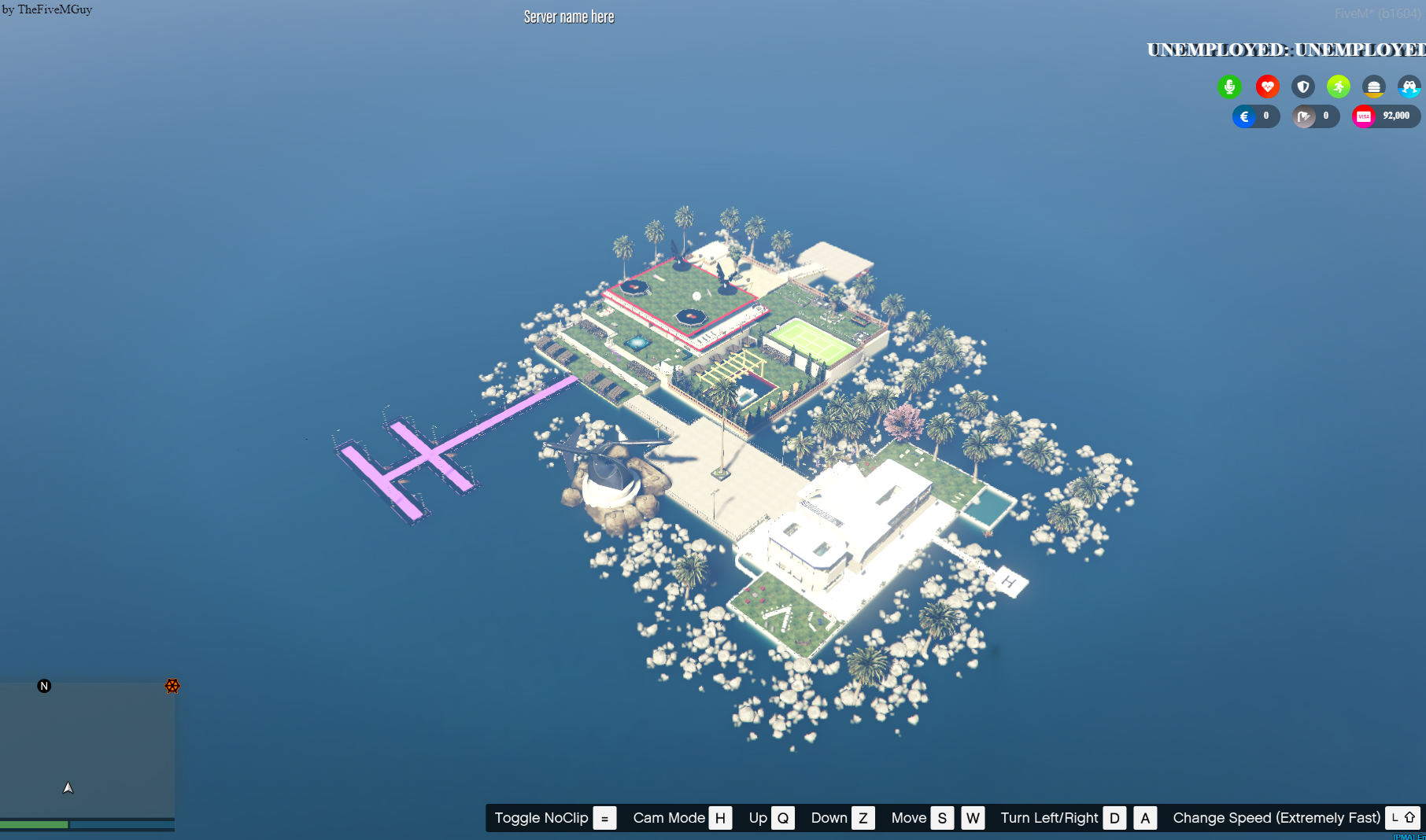1426x840 pixels.
Task: Click the D badge for turning right
Action: (1114, 818)
